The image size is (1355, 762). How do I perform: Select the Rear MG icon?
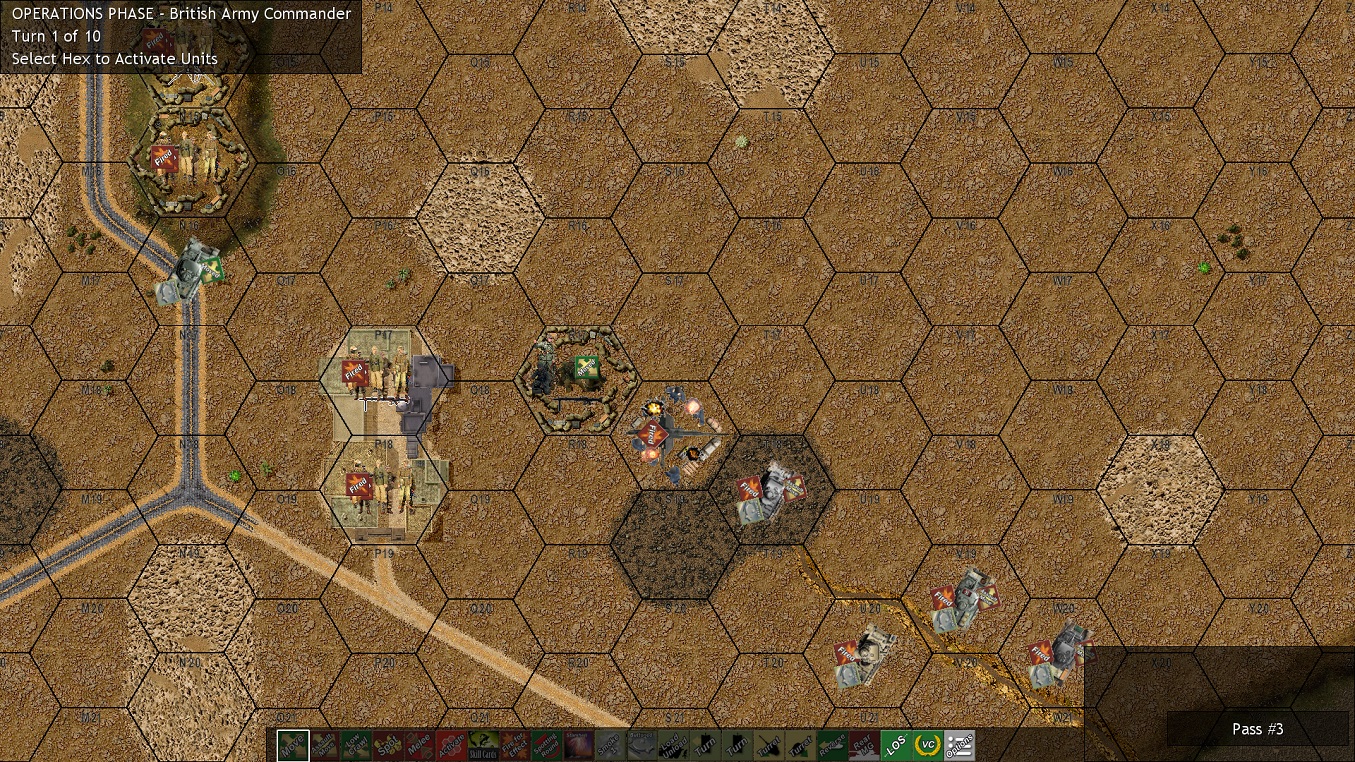(x=867, y=745)
